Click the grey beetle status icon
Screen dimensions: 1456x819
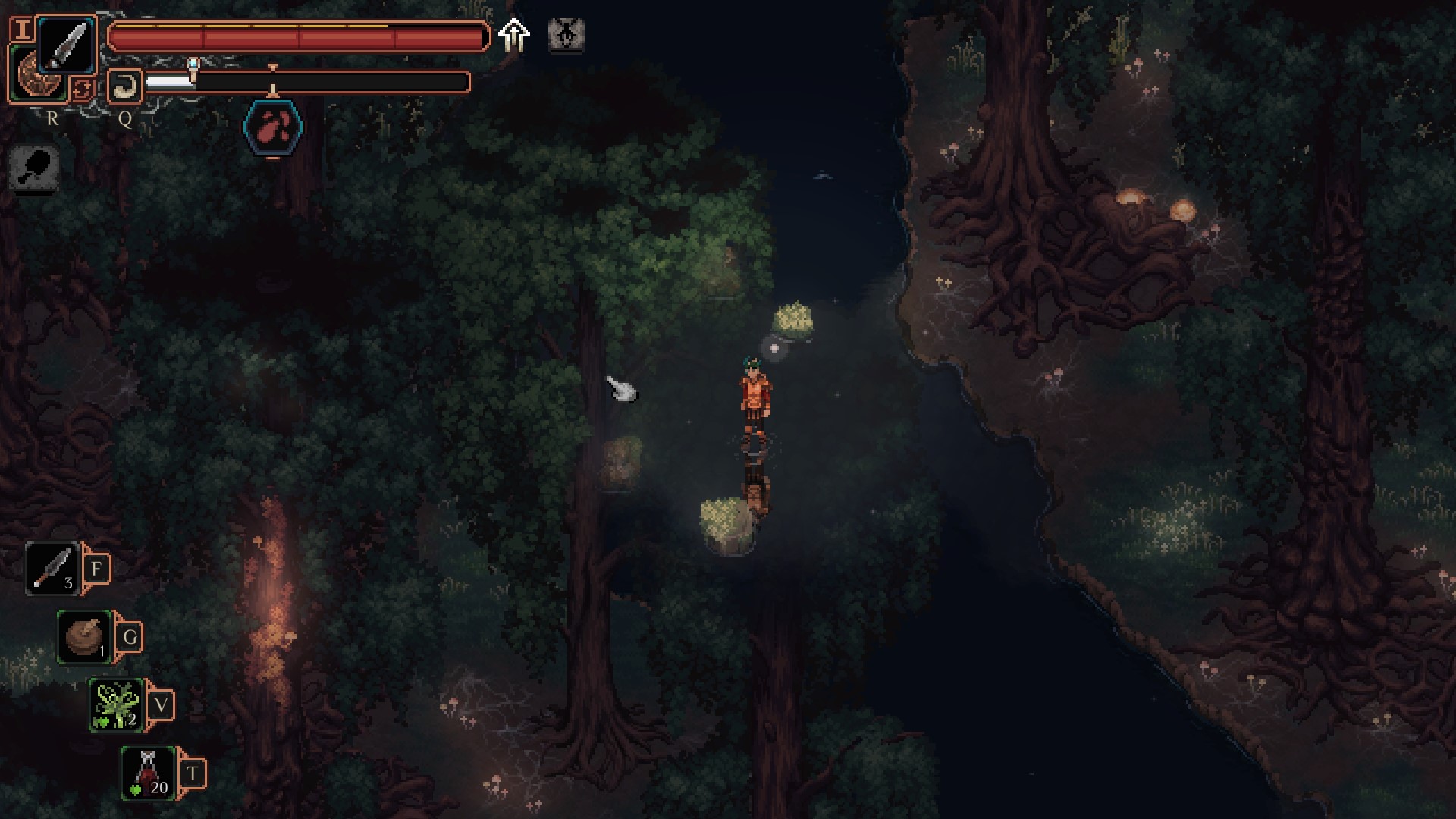566,35
